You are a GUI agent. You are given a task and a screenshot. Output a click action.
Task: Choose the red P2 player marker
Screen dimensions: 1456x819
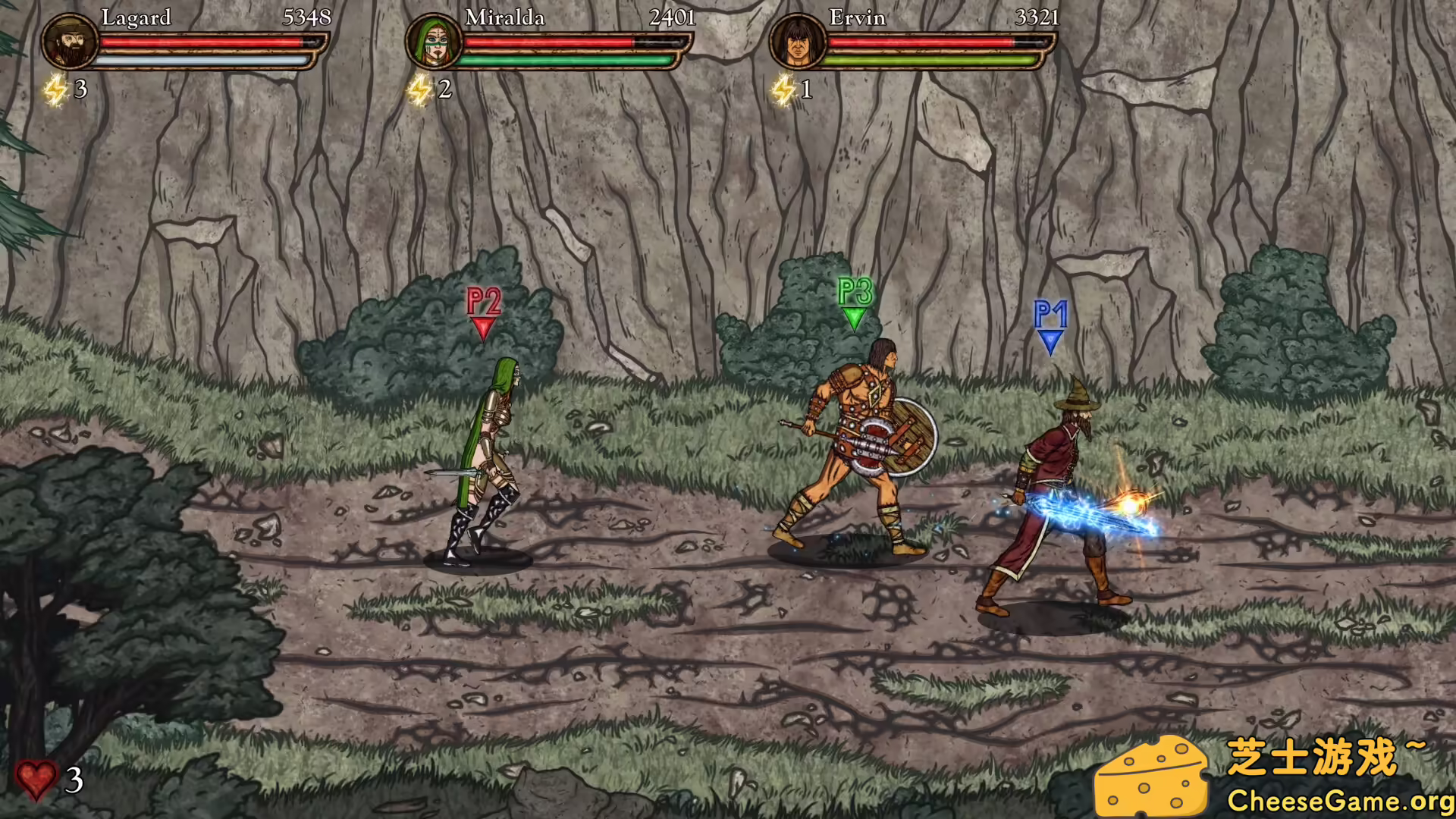[x=484, y=312]
